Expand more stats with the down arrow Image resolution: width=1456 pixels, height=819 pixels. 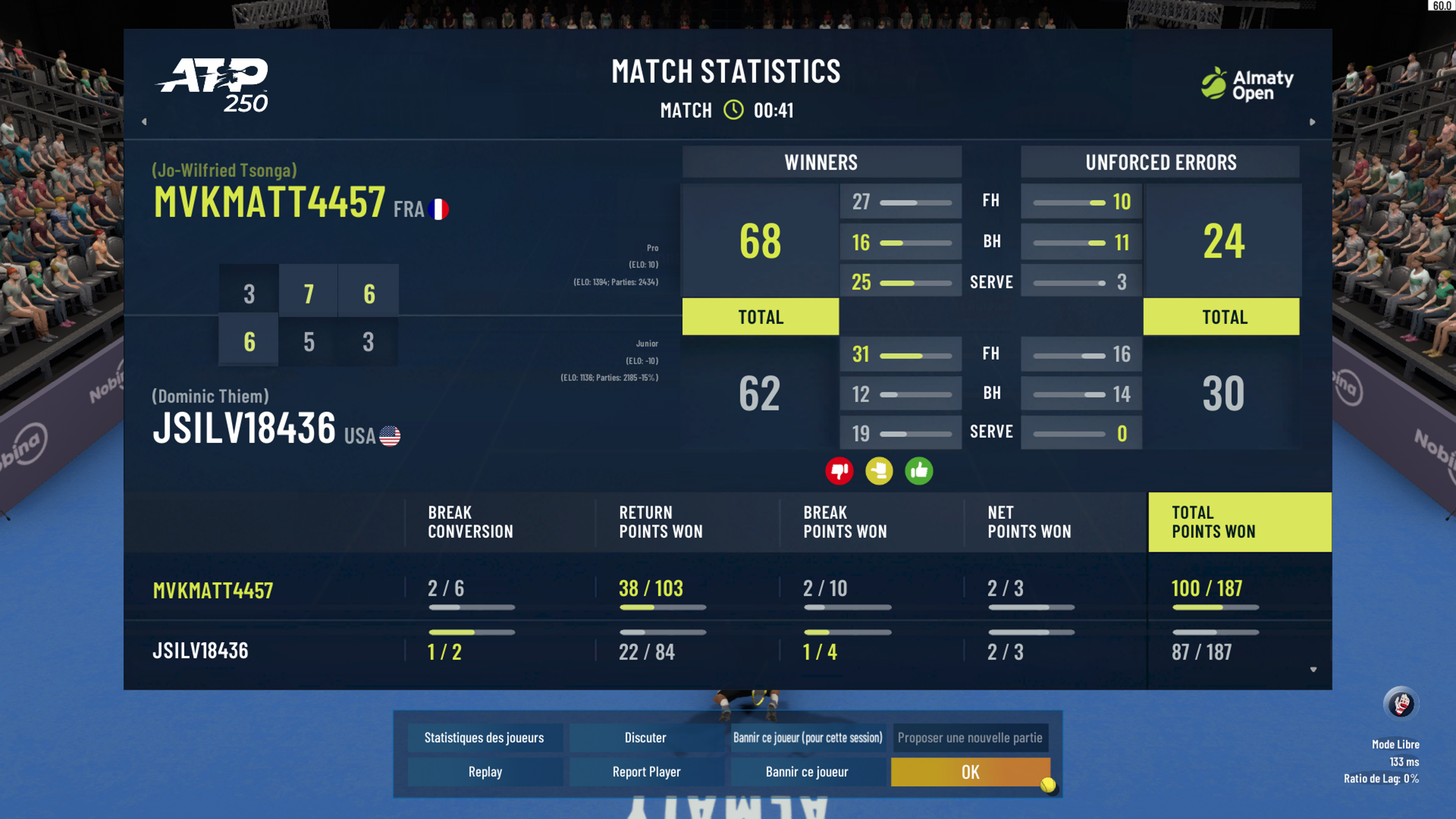1313,670
